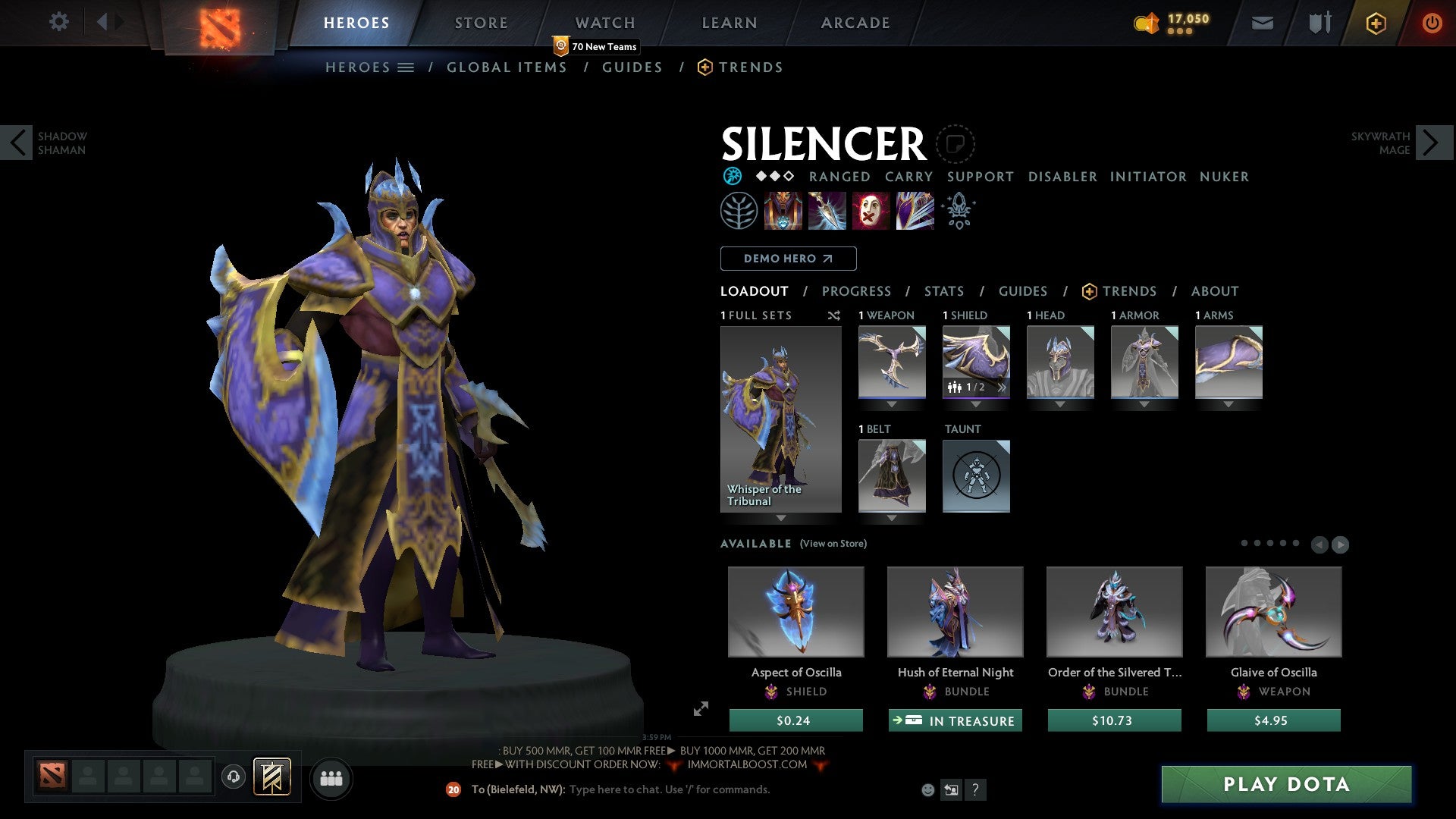Screen dimensions: 1456x819
Task: Expand the shield item style chevron
Action: [1002, 387]
